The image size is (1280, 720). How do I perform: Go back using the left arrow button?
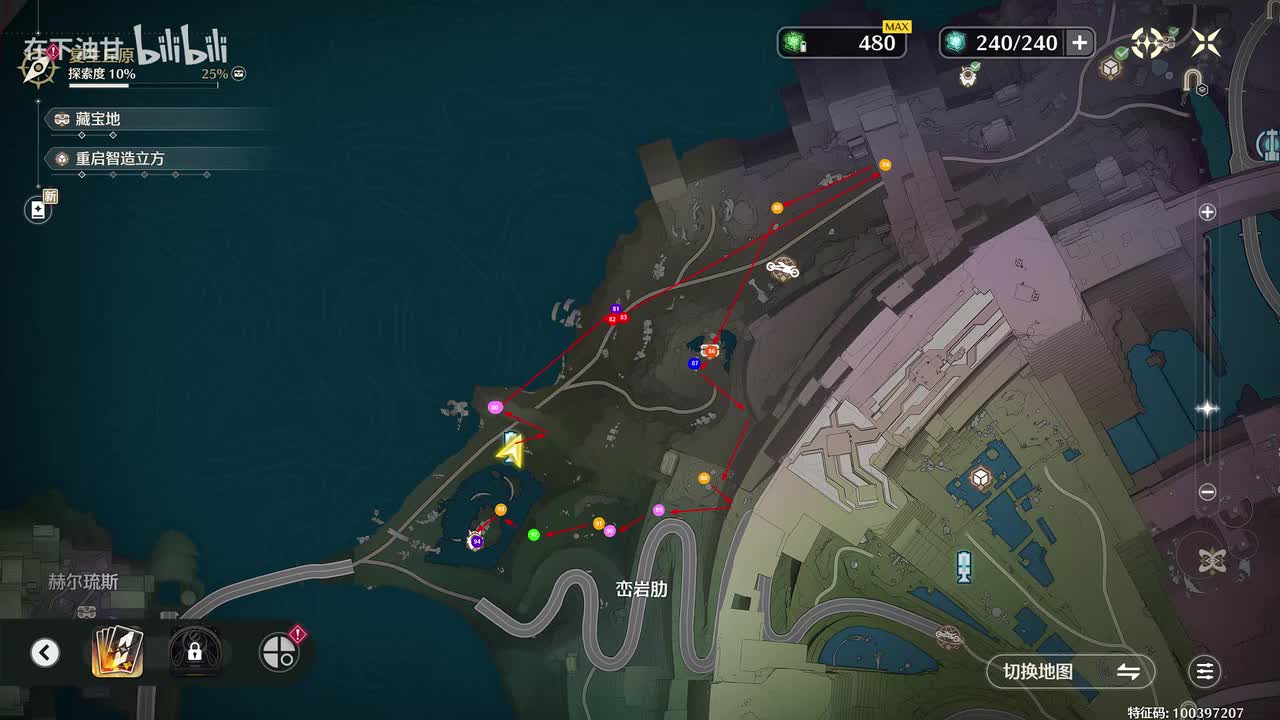point(44,653)
